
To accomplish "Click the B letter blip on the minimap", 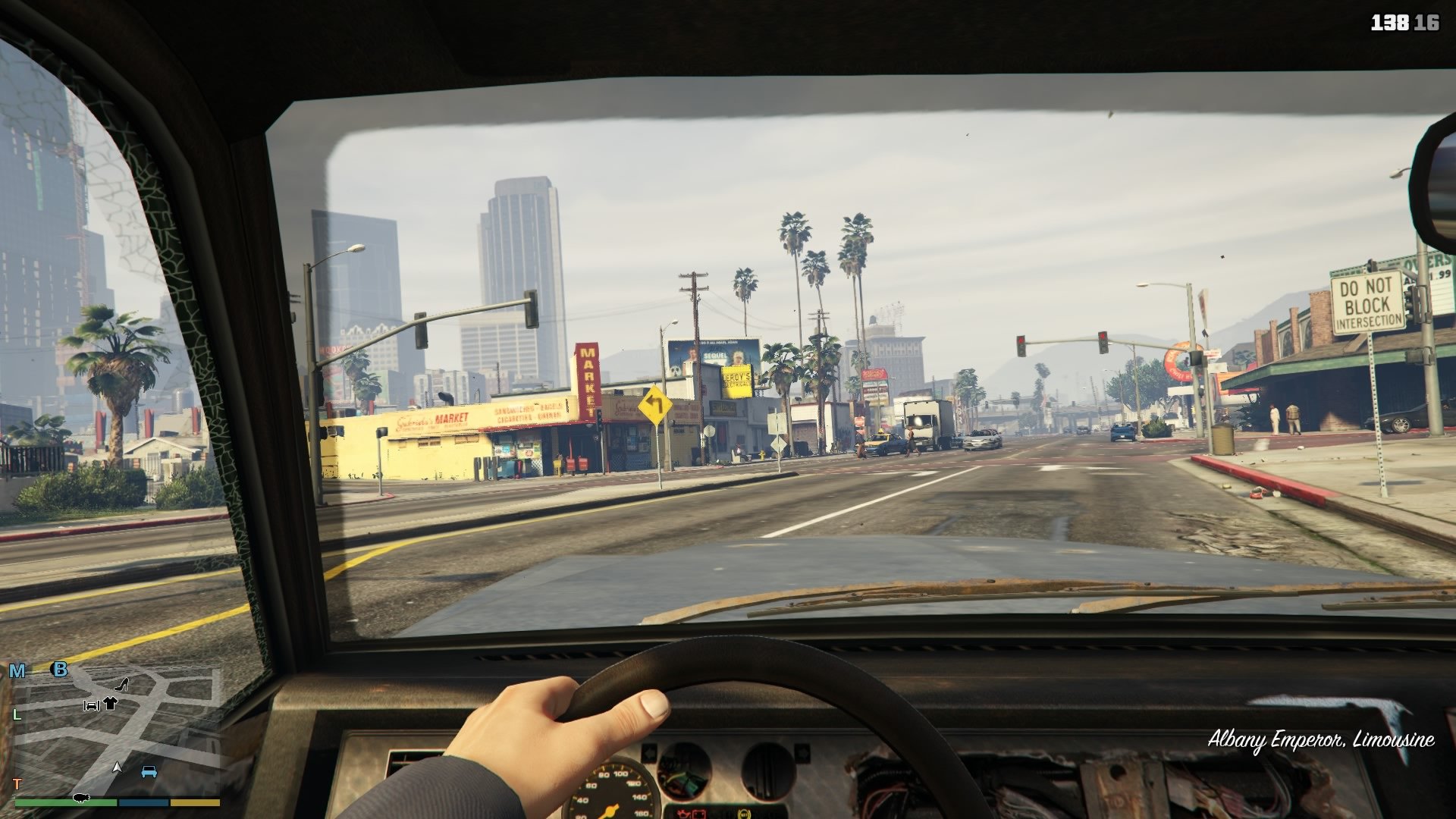I will 60,670.
